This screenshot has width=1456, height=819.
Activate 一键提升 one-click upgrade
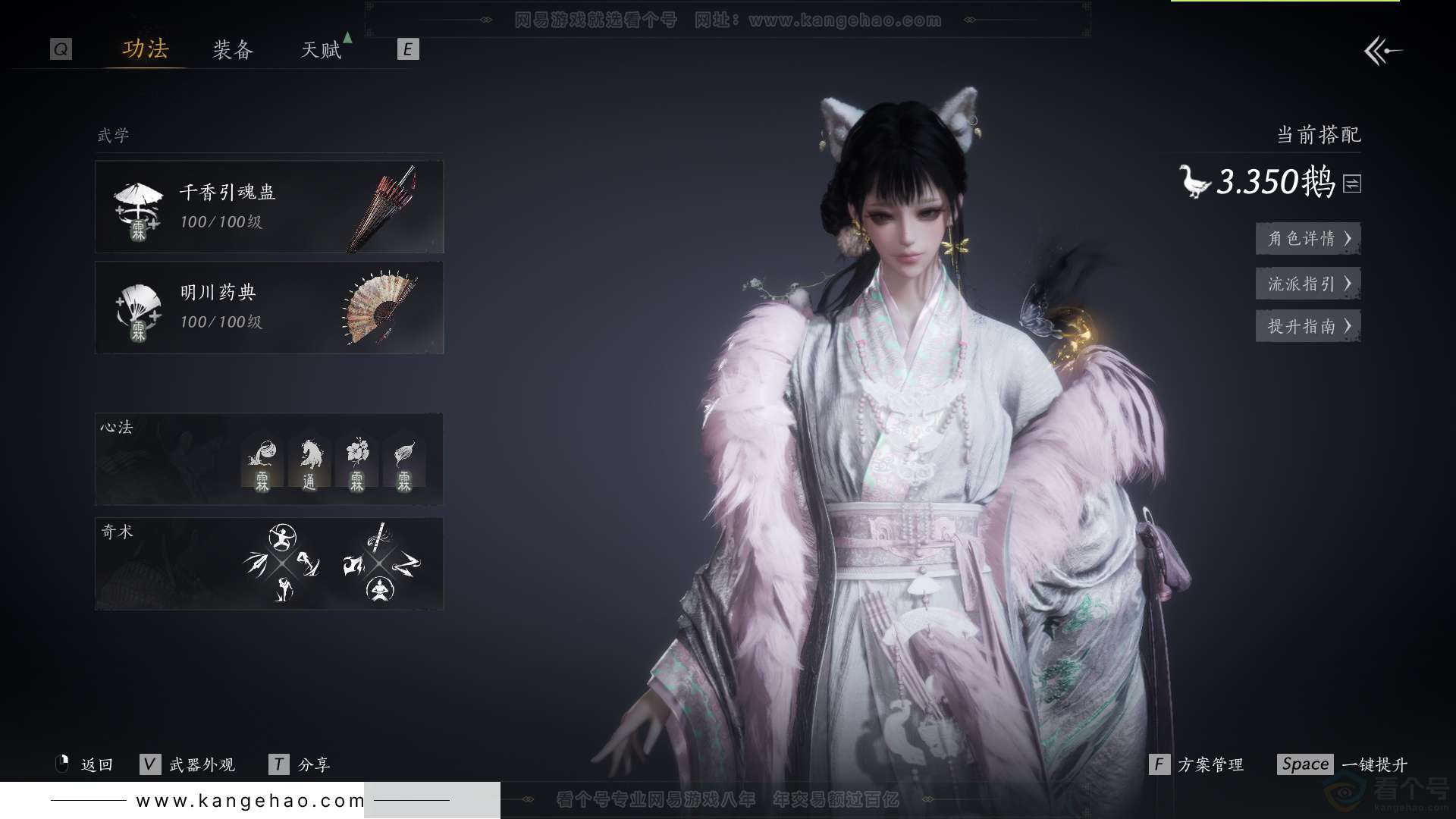pos(1342,764)
